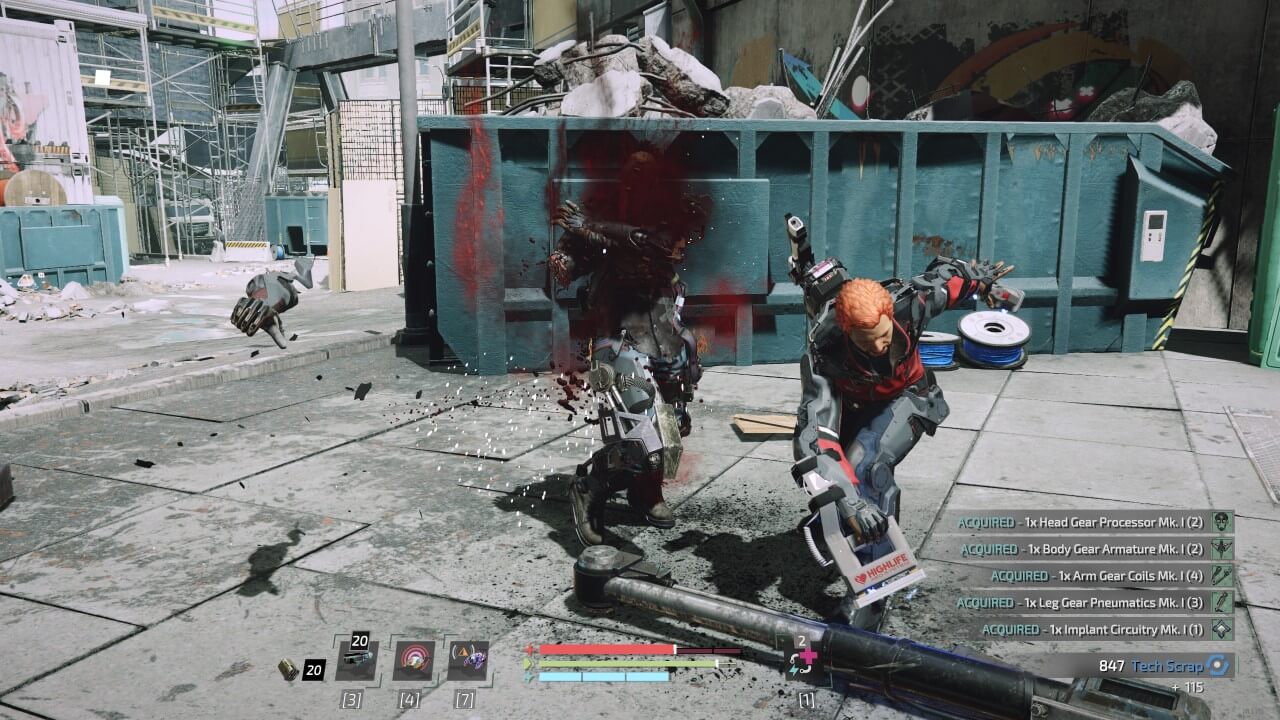Activate the pink target drone module

point(413,660)
